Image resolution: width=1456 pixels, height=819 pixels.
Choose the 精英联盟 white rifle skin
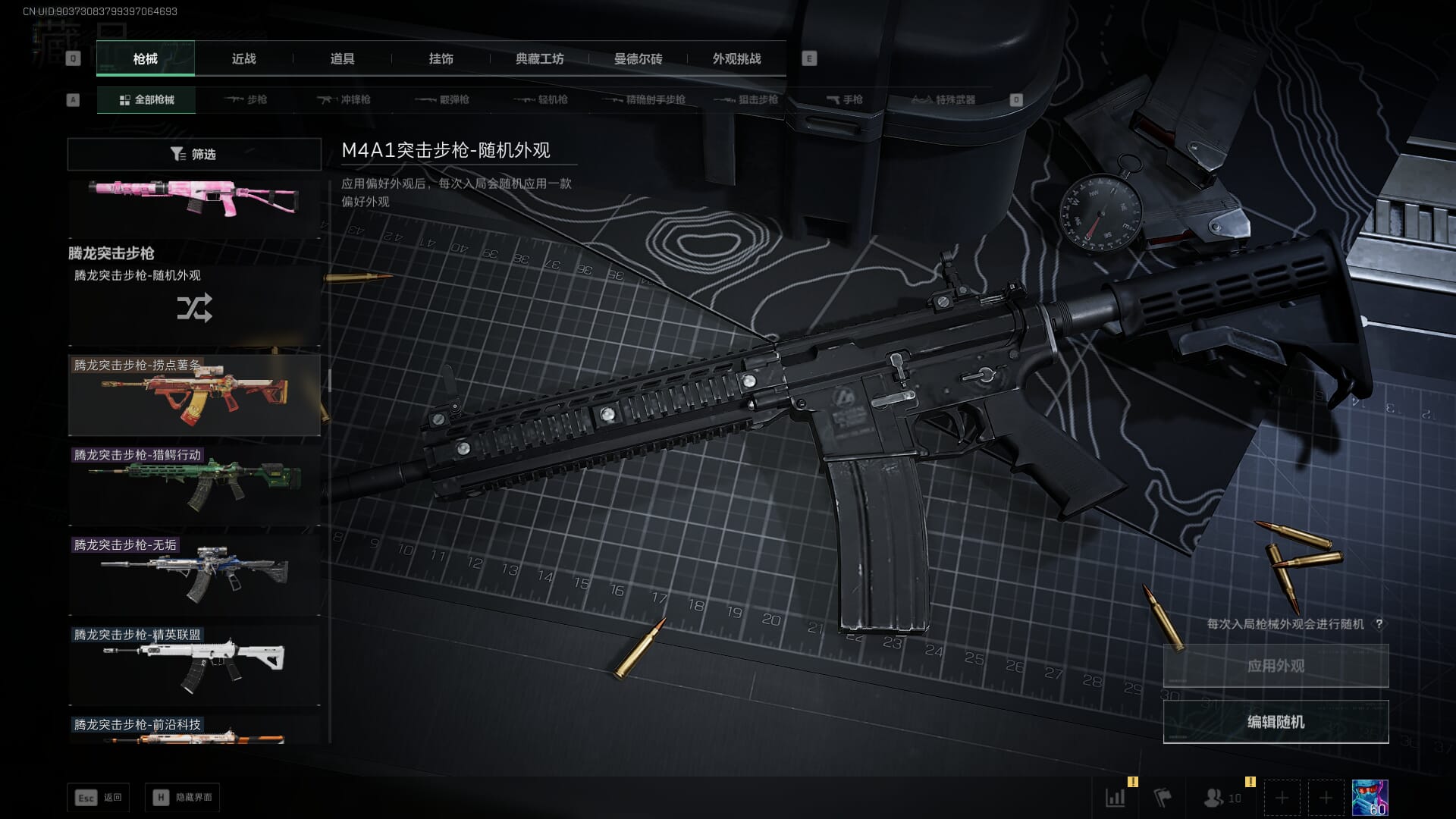tap(194, 665)
